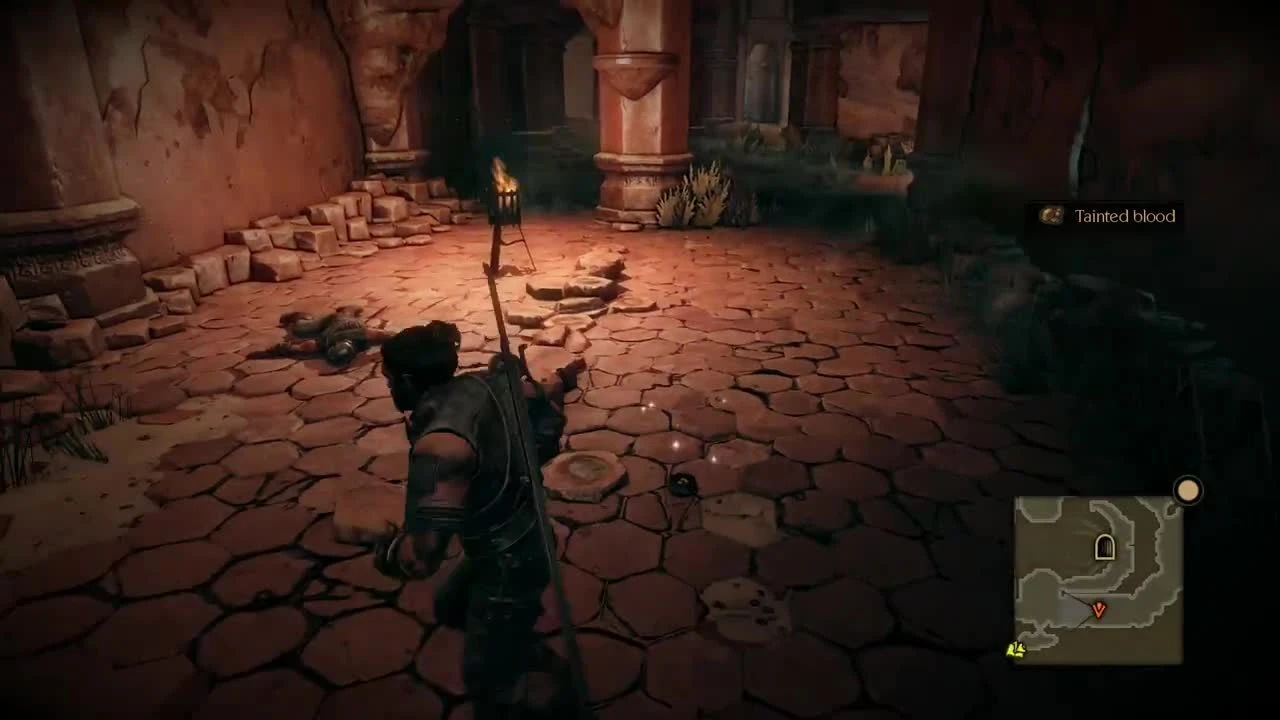This screenshot has height=720, width=1280.
Task: Select the gate icon on the minimap
Action: [x=1103, y=548]
